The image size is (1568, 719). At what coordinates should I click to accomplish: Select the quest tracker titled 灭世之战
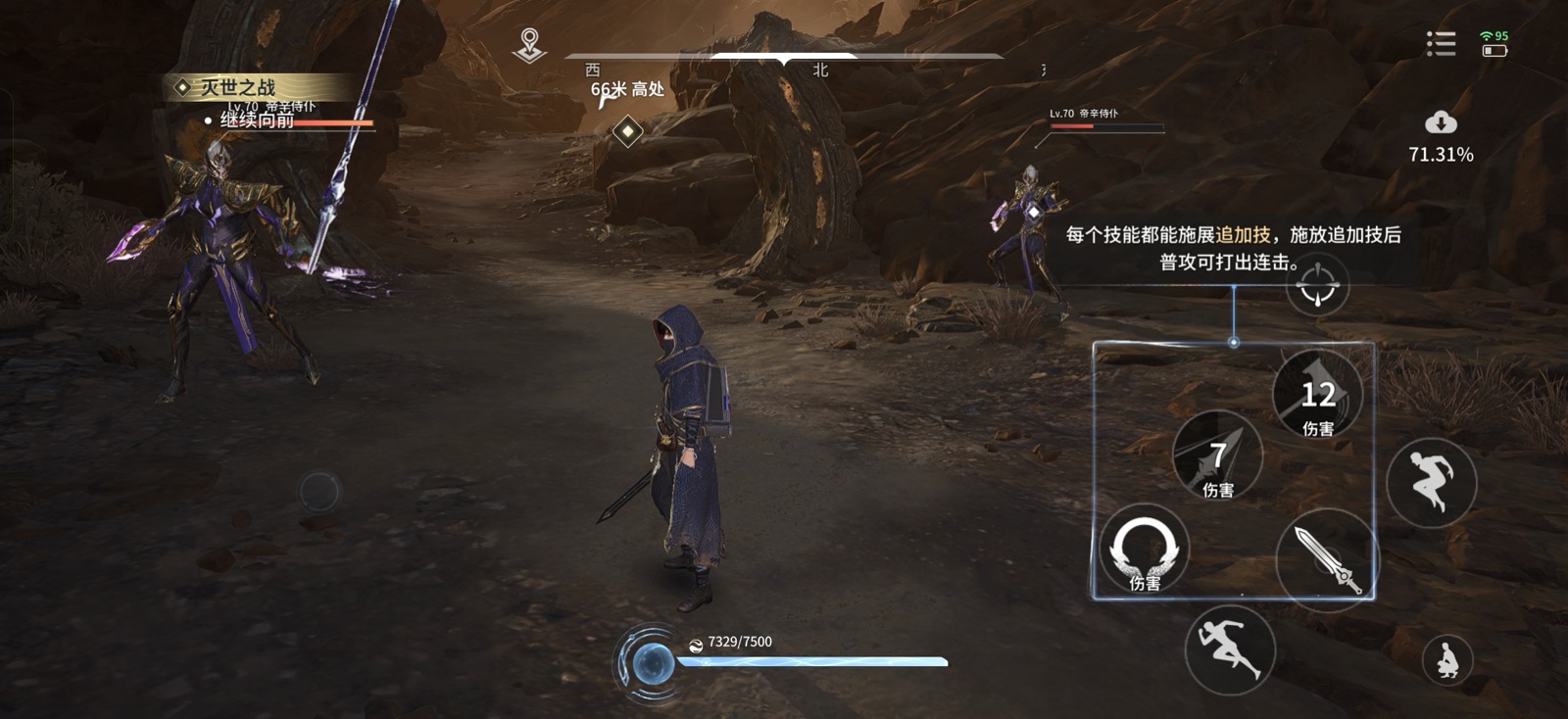pyautogui.click(x=241, y=86)
